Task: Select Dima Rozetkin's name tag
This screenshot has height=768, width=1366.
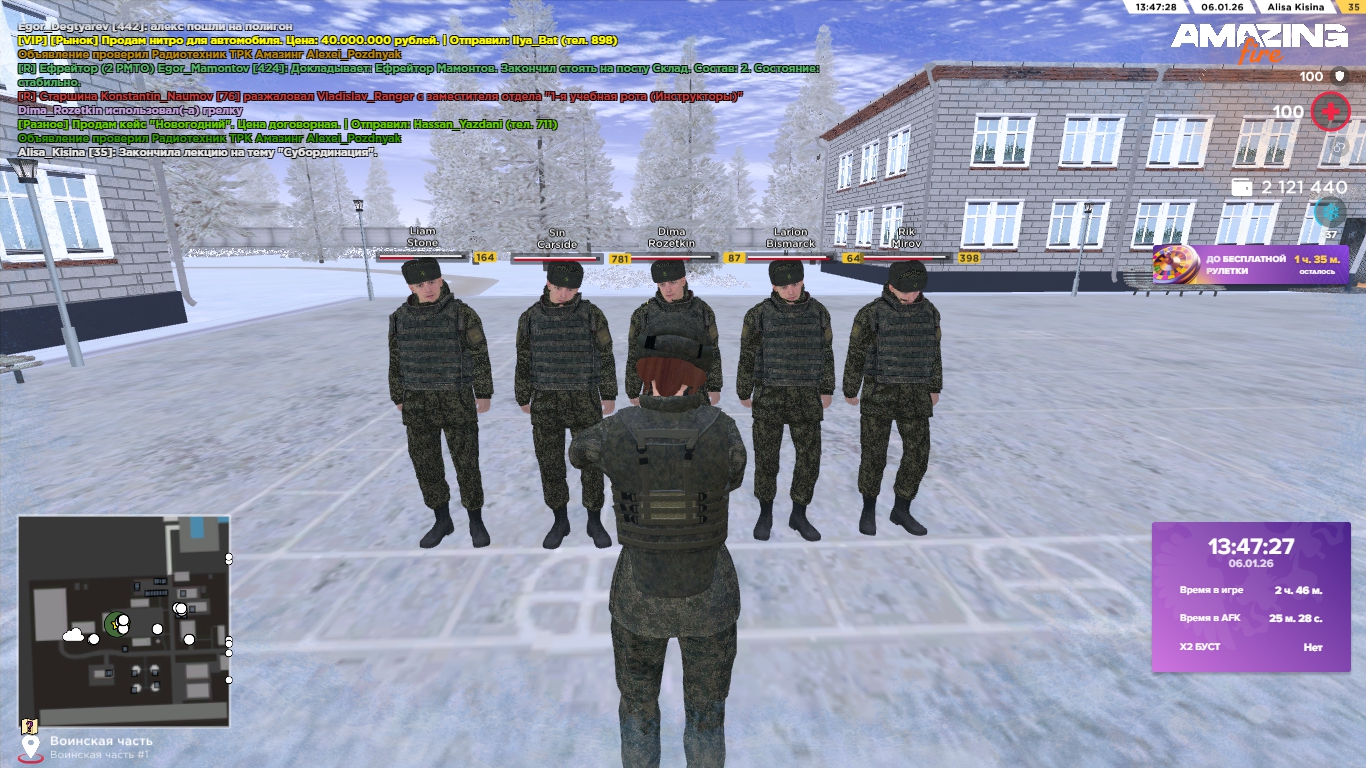Action: (x=671, y=238)
